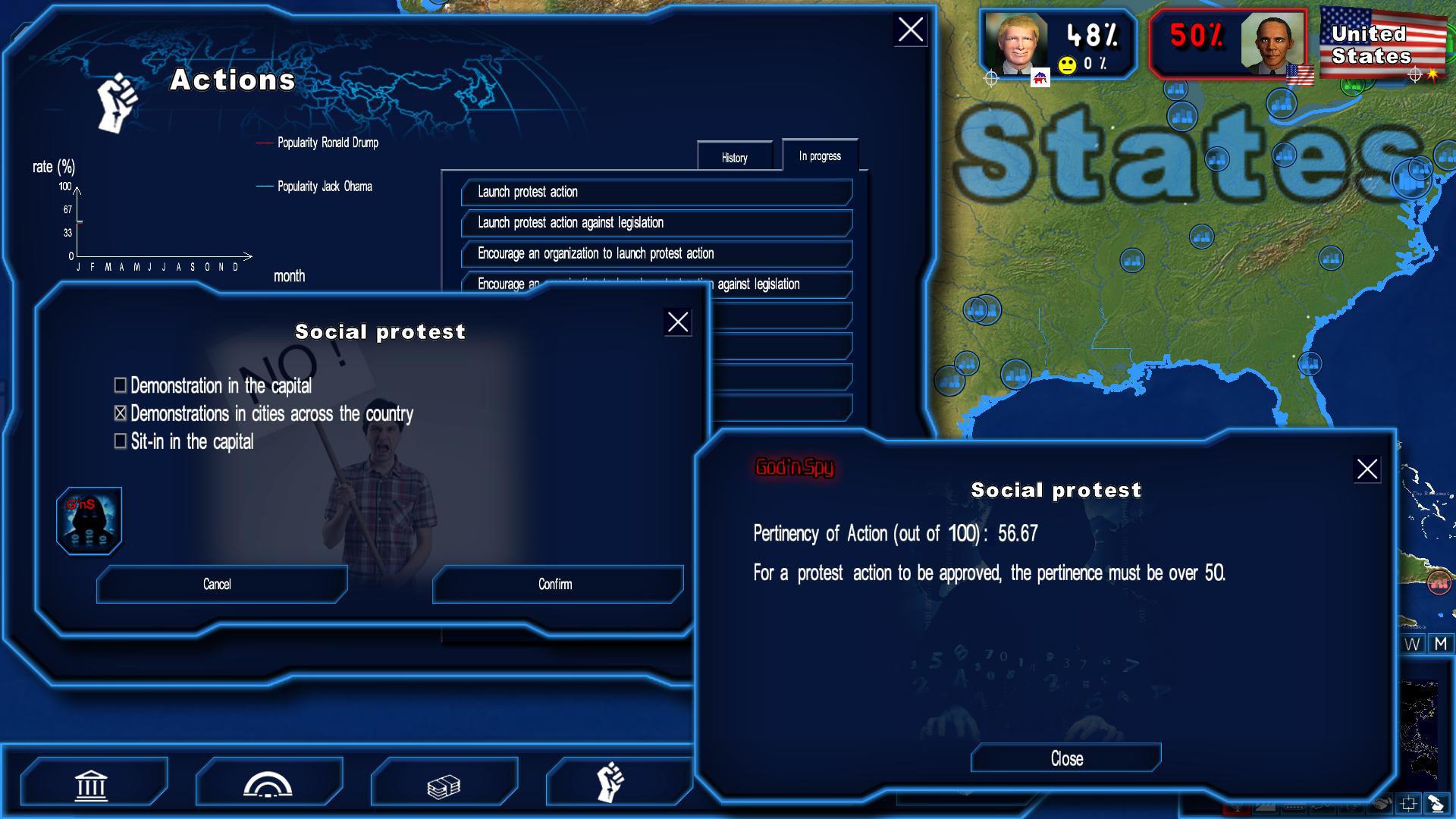1456x819 pixels.
Task: Click the US flag icon beside Jack Ohama
Action: tap(1299, 74)
